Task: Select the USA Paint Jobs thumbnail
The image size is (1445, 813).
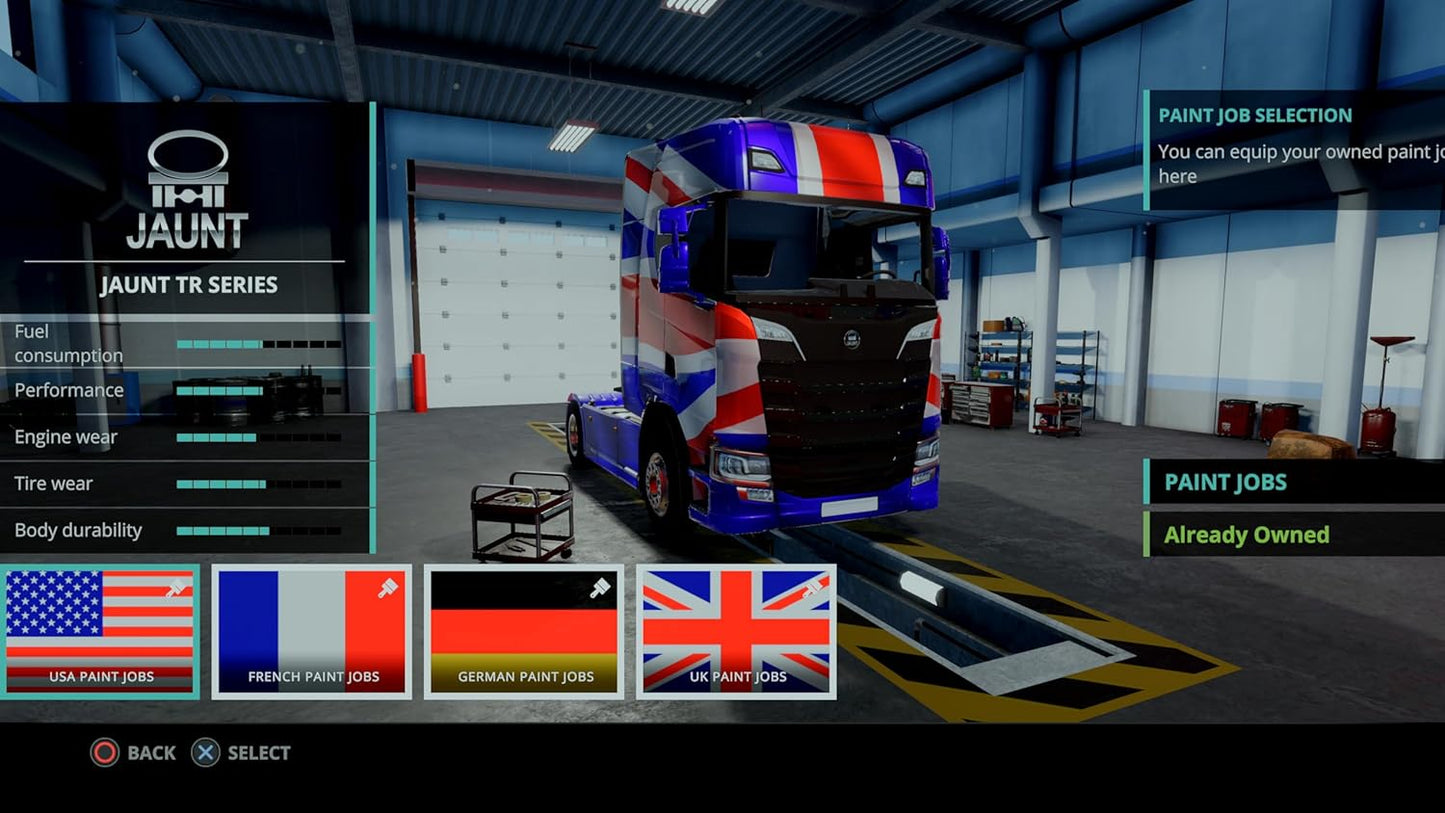Action: 100,631
